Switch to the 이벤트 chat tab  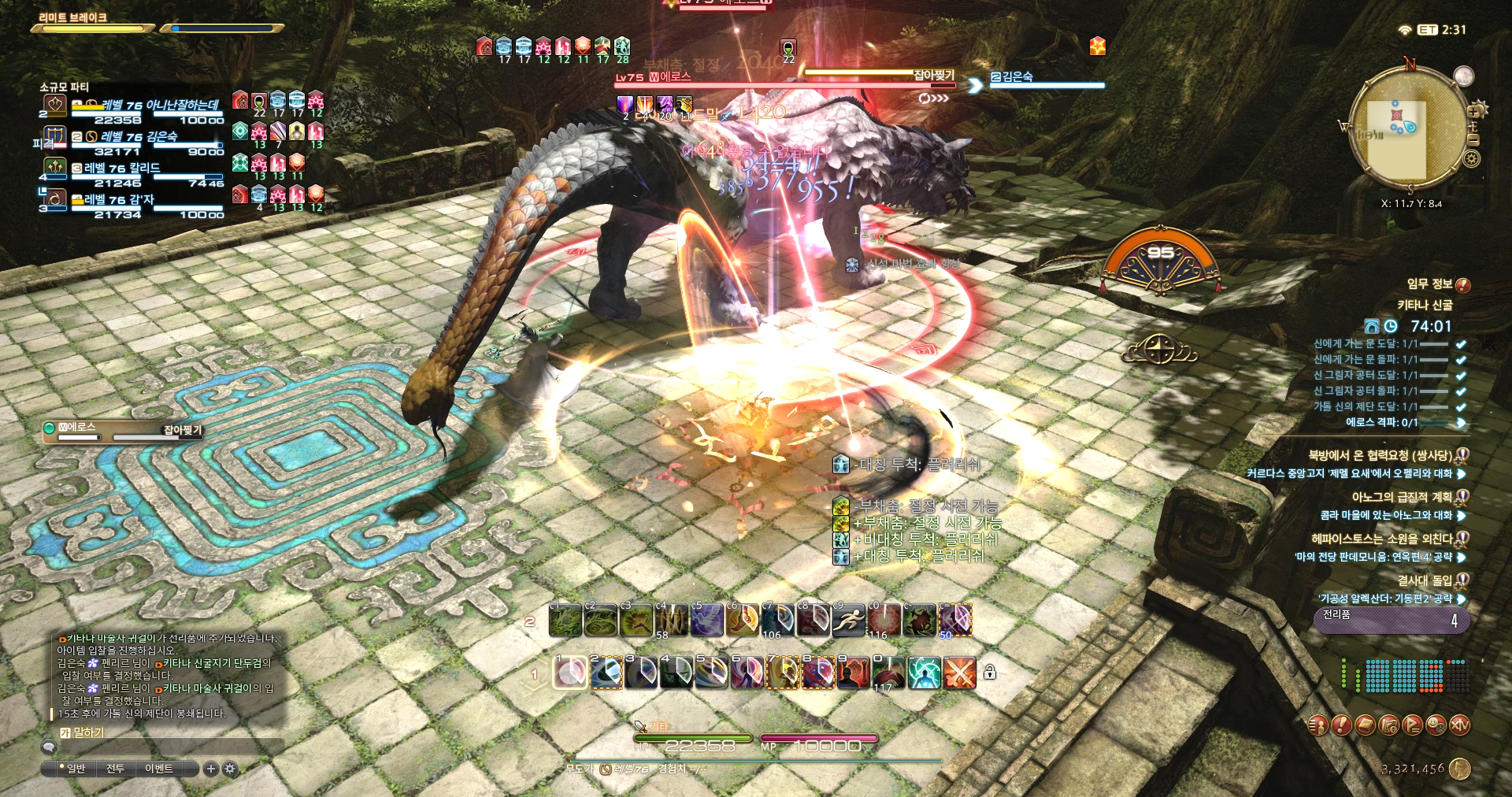tap(158, 769)
